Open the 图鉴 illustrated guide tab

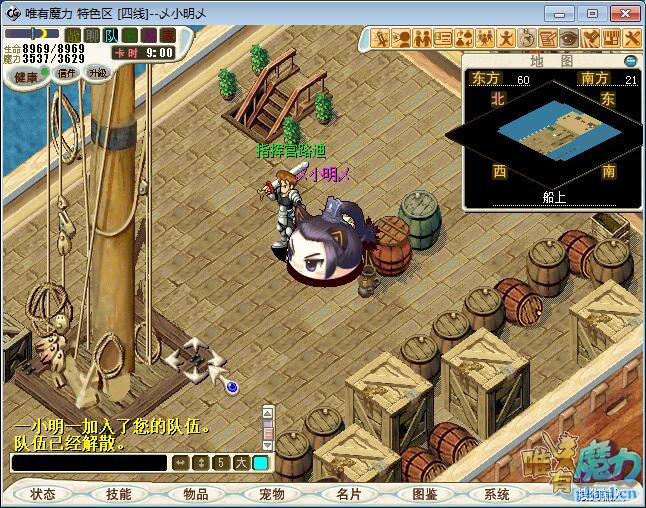tap(424, 494)
